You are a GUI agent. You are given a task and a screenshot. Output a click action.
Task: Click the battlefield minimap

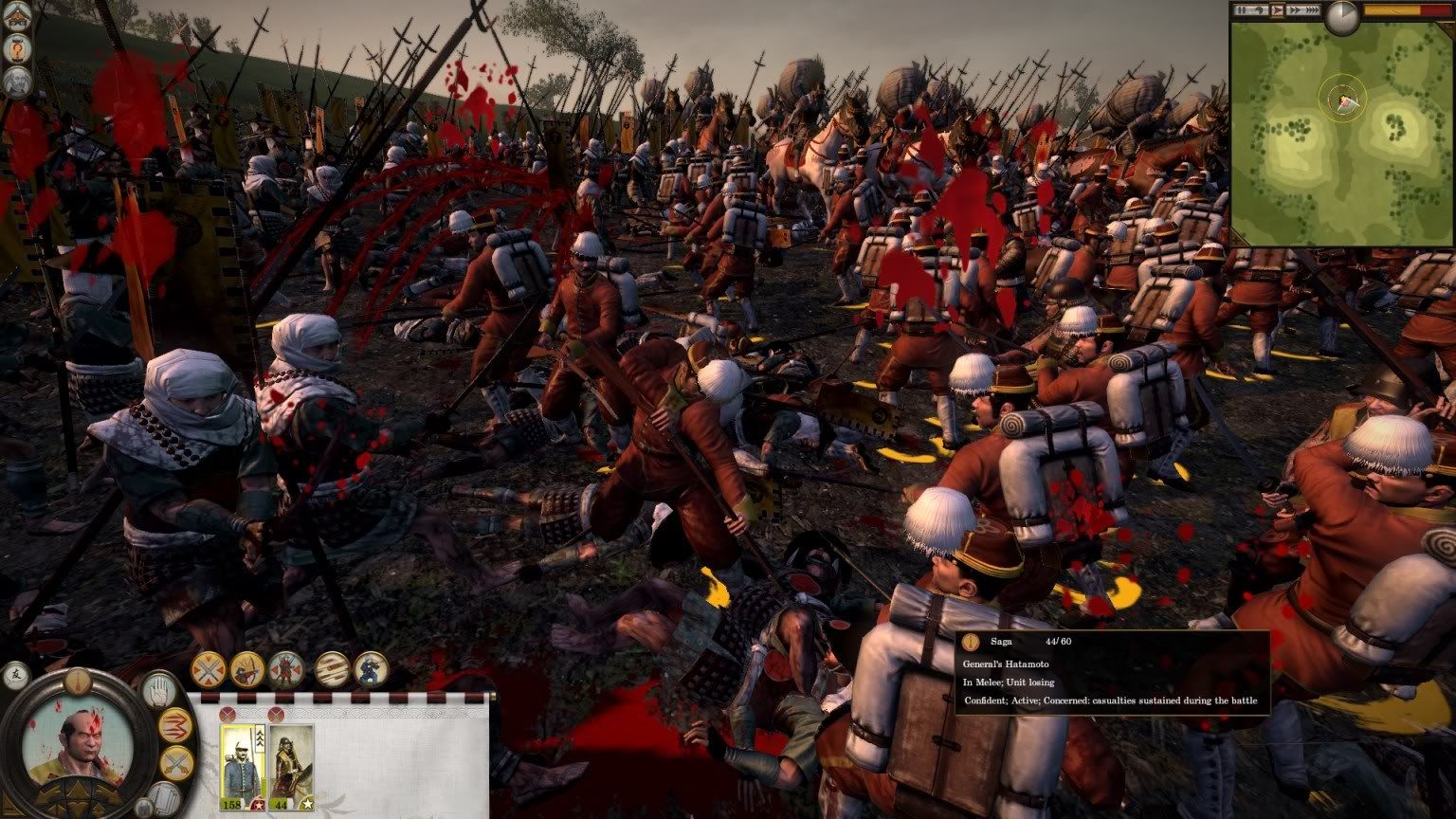[x=1342, y=133]
